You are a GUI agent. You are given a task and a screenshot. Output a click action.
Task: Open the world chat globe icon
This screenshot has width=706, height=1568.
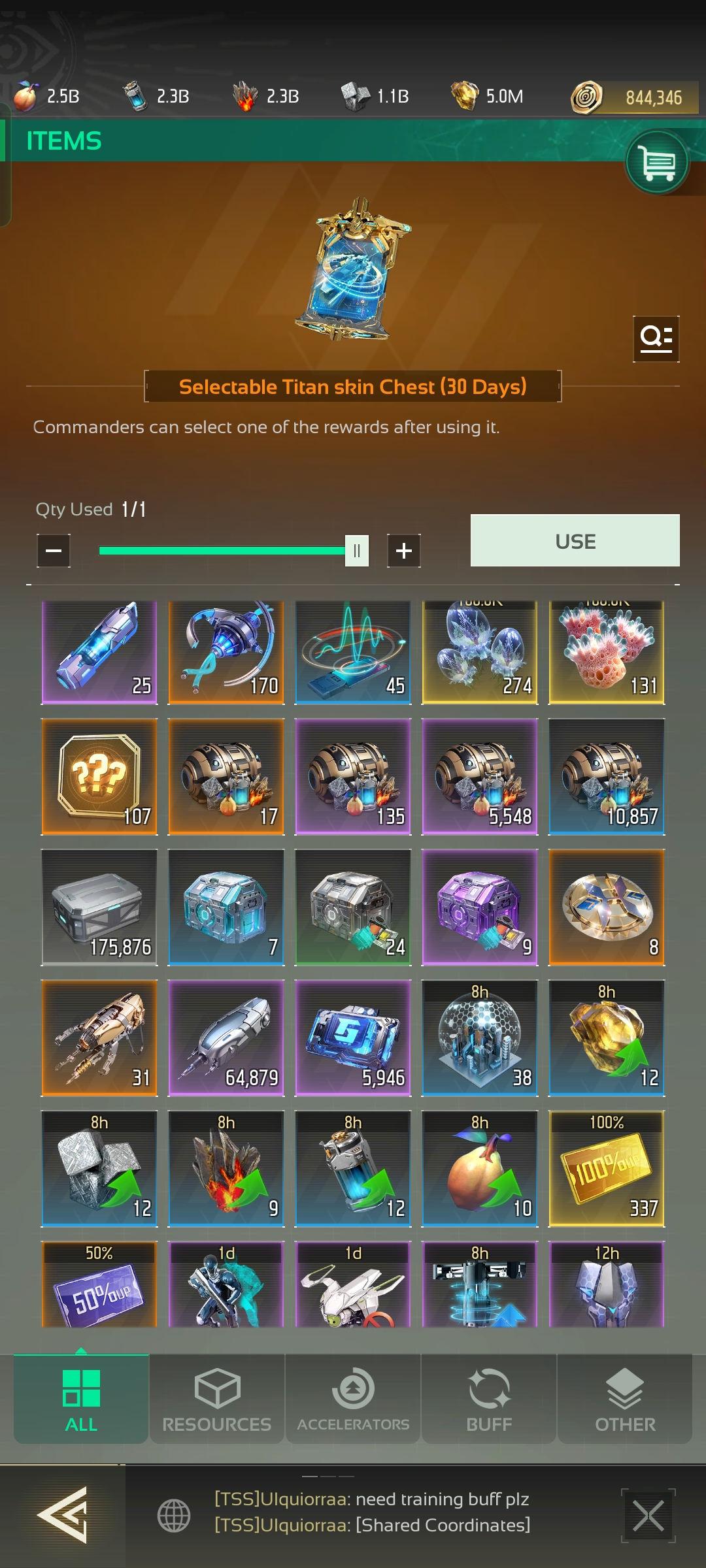(x=174, y=1515)
